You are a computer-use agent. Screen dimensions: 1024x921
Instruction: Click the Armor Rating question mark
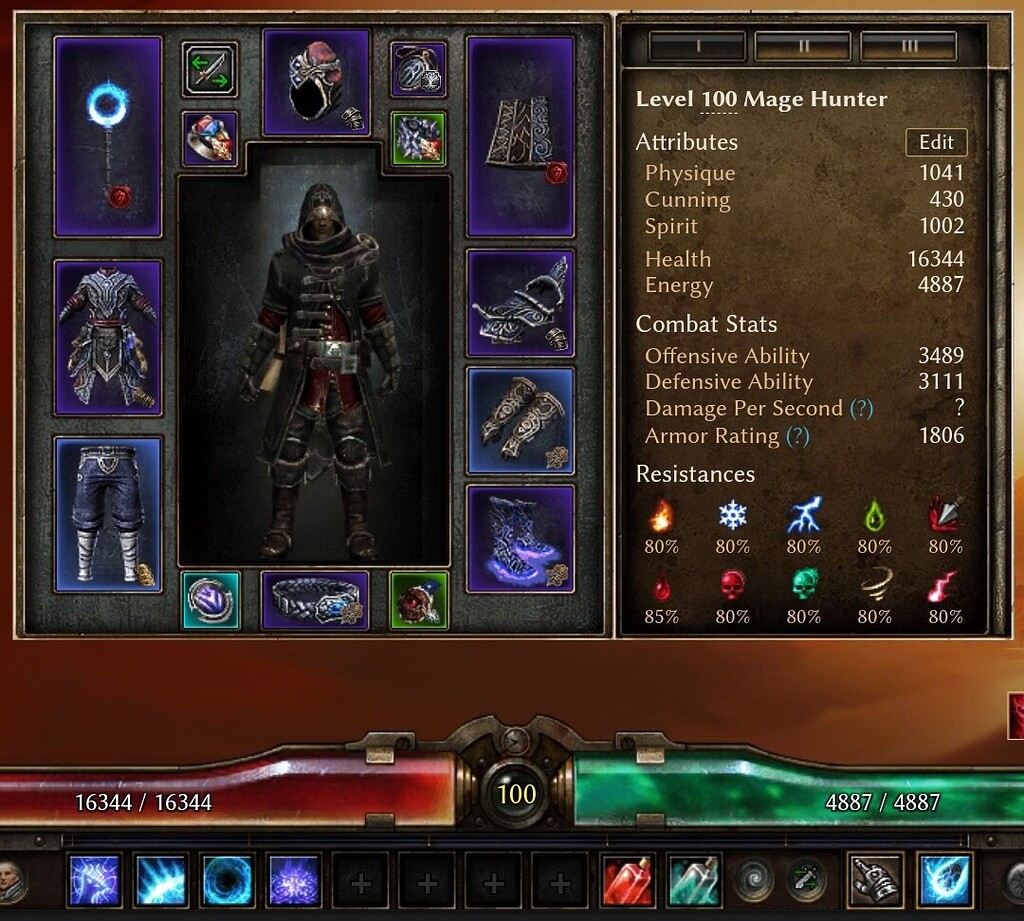click(797, 436)
